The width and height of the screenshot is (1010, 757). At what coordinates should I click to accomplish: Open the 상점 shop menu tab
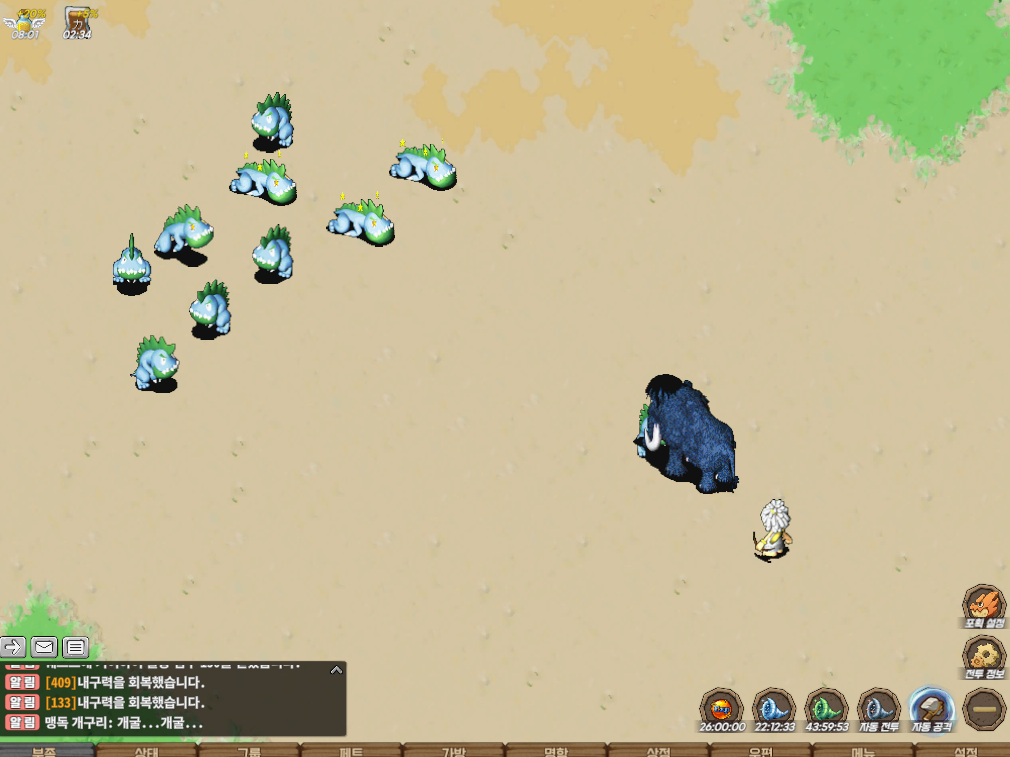point(658,750)
